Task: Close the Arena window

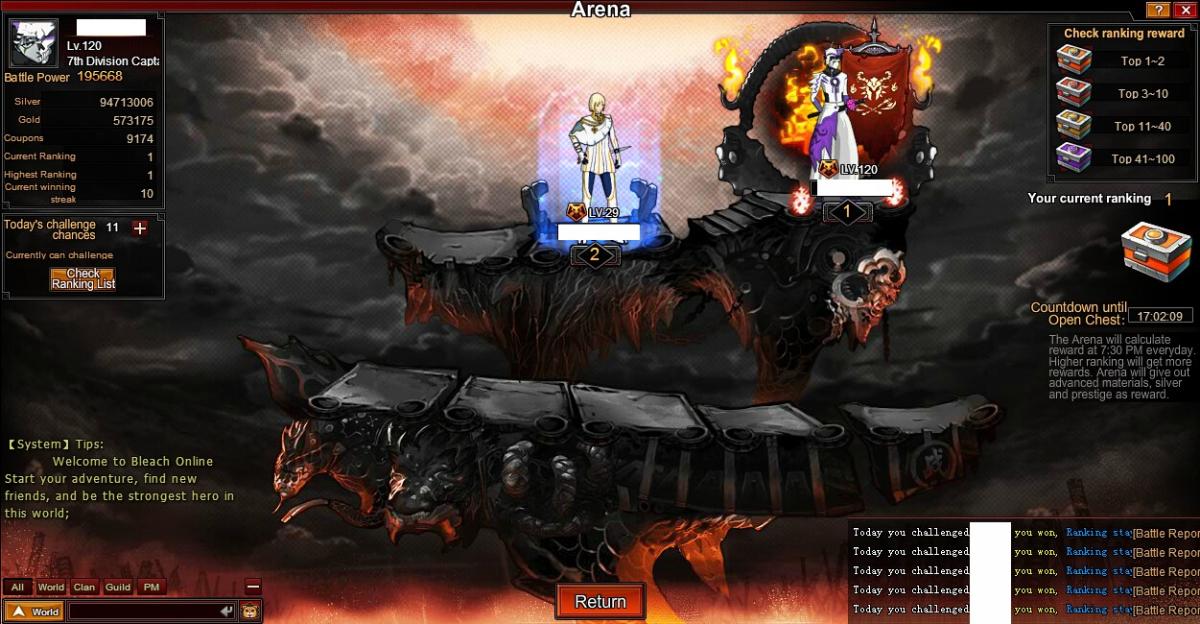Action: 1184,10
